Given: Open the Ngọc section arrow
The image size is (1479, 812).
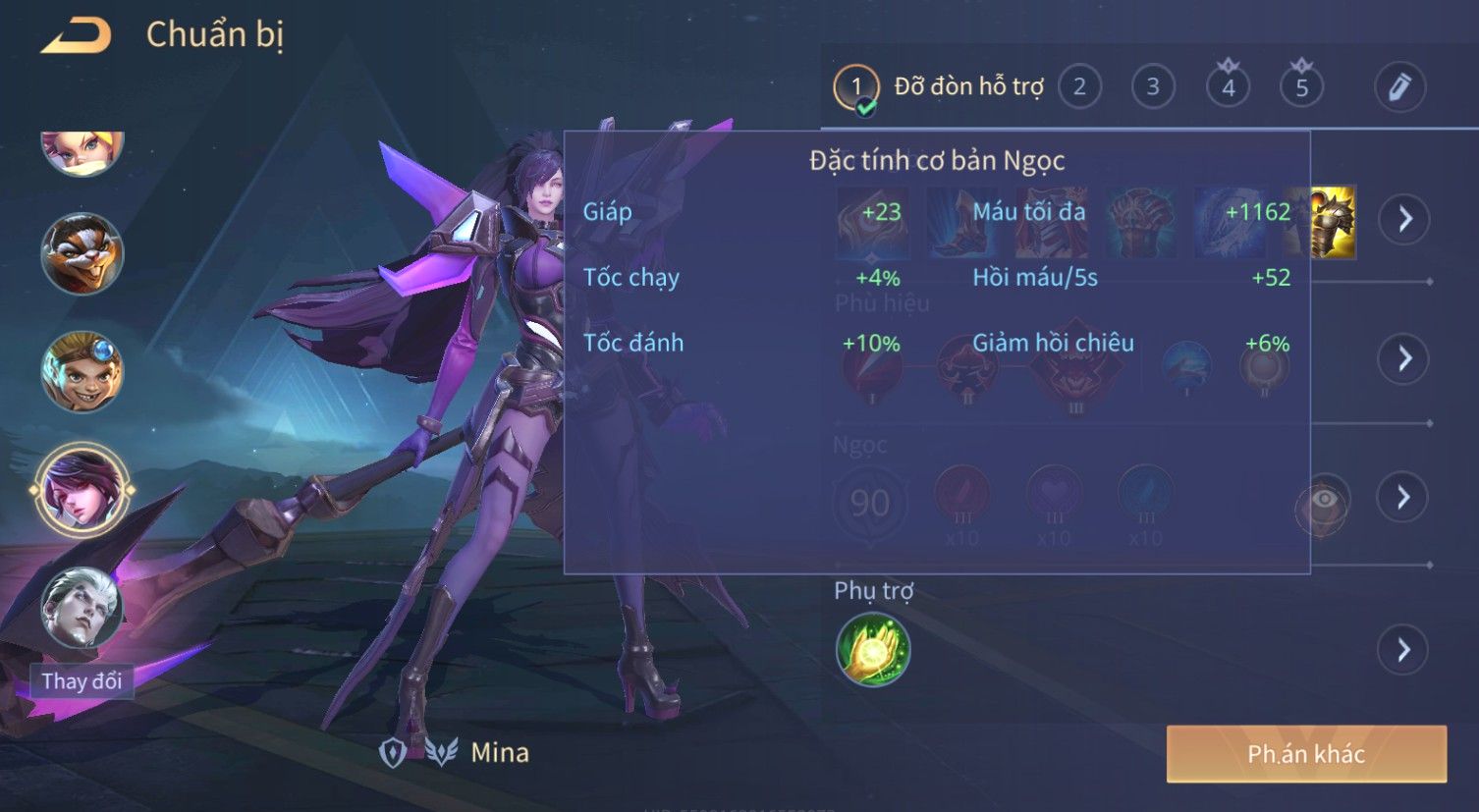Looking at the screenshot, I should coord(1404,497).
